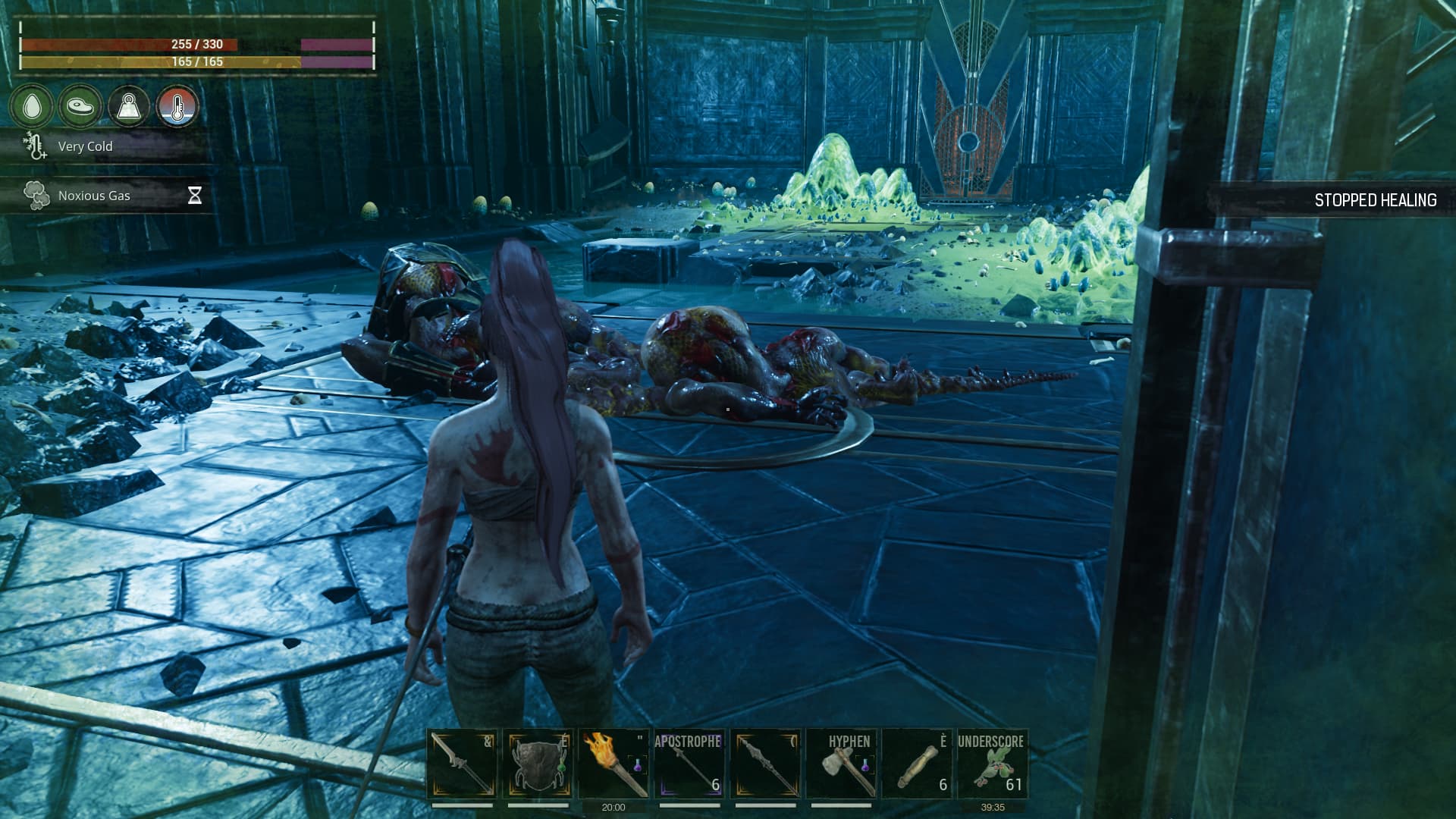
Task: Equip the stone hatchet in the Hyphen slot
Action: pos(841,764)
